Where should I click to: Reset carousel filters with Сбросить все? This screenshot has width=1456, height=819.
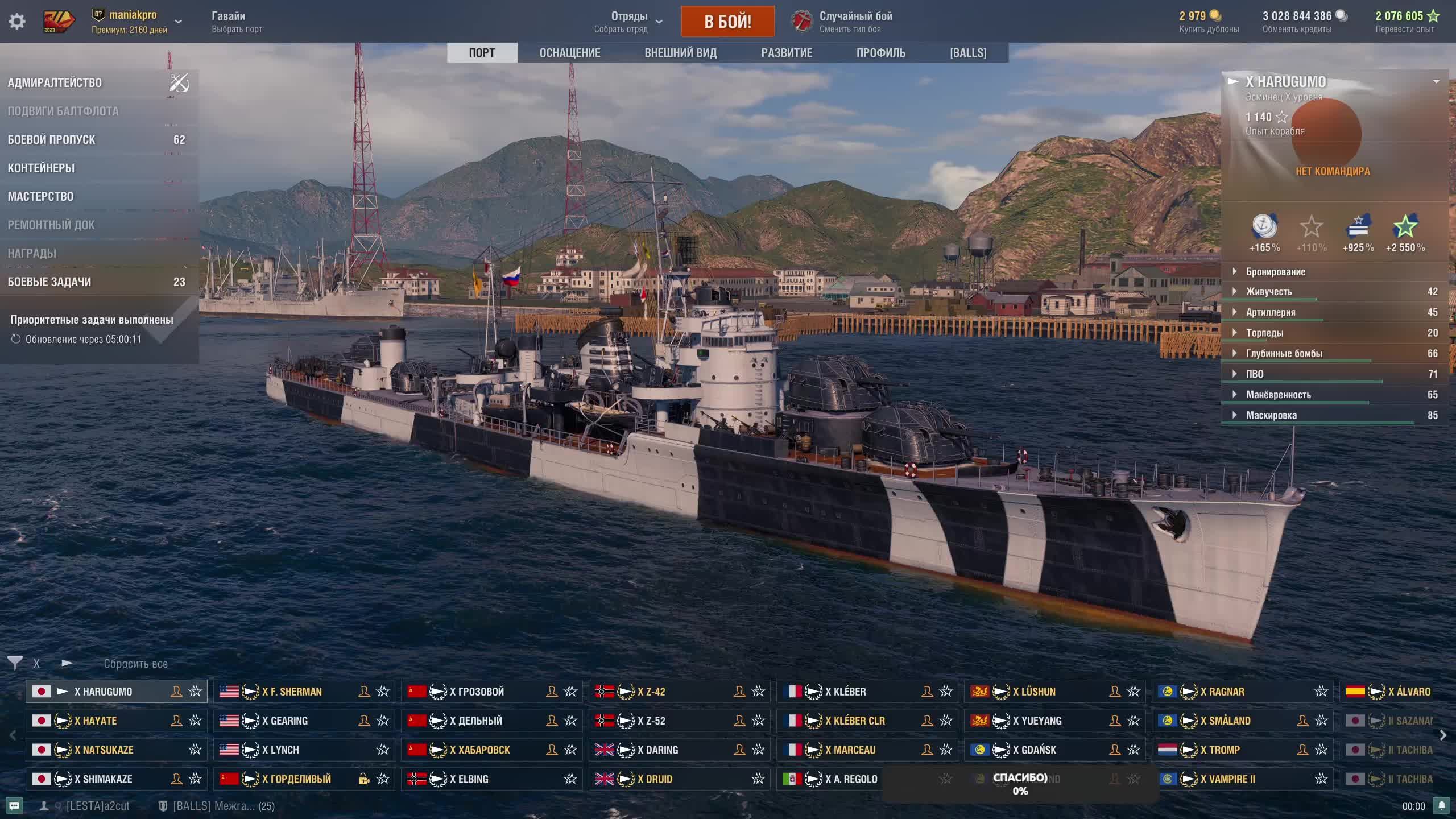click(x=135, y=664)
